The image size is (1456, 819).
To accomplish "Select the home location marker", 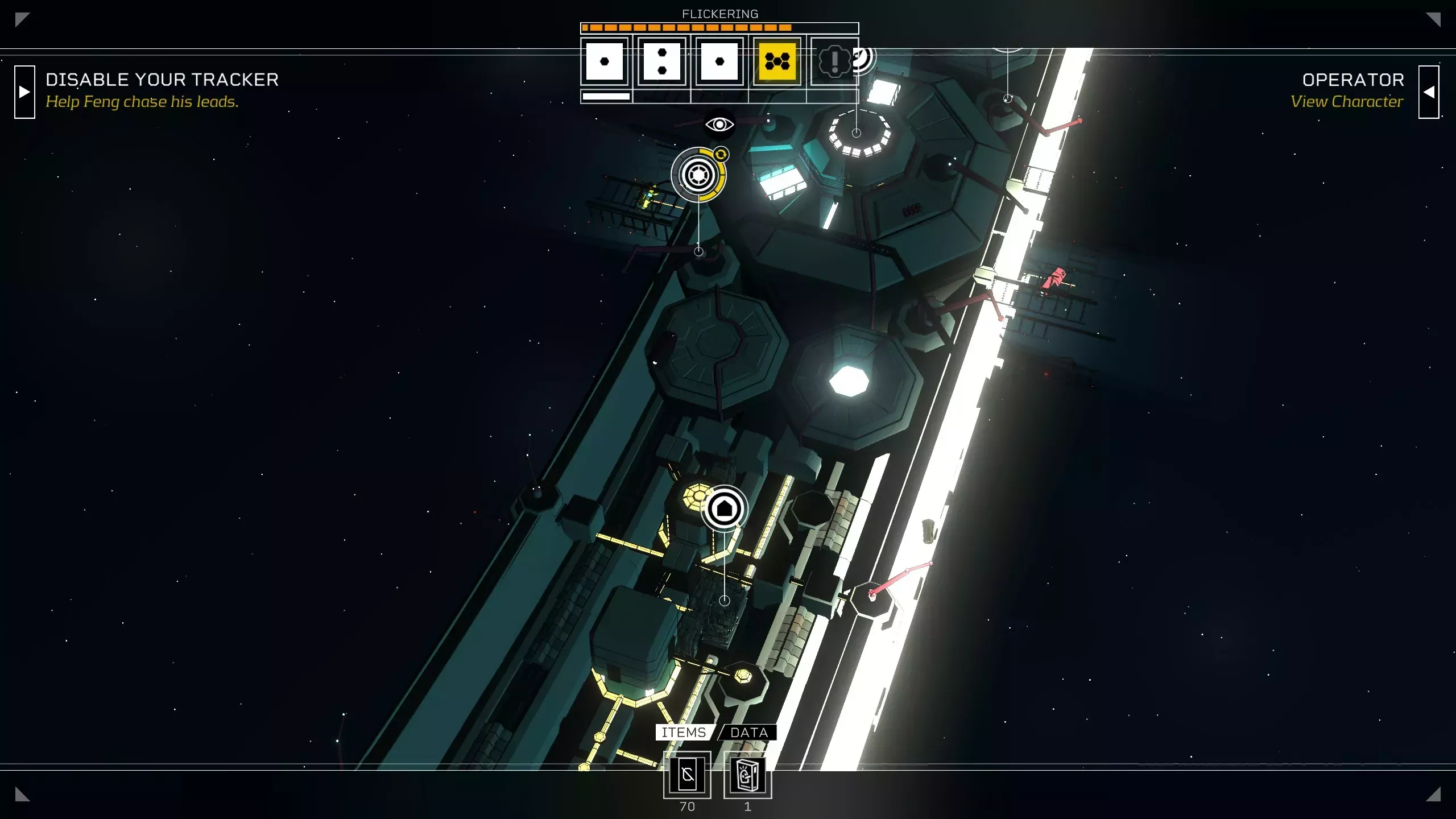I will point(724,508).
